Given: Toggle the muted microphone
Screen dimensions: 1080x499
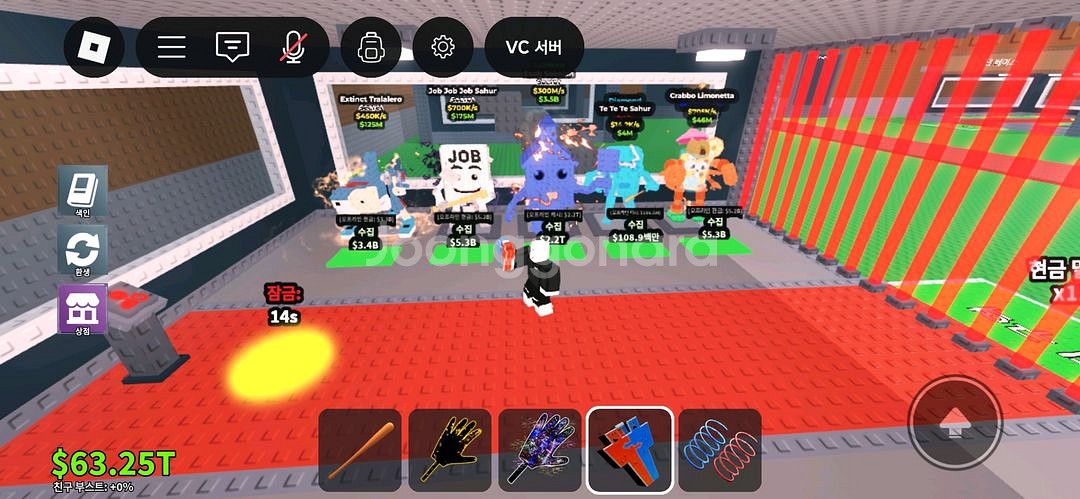Looking at the screenshot, I should 293,47.
